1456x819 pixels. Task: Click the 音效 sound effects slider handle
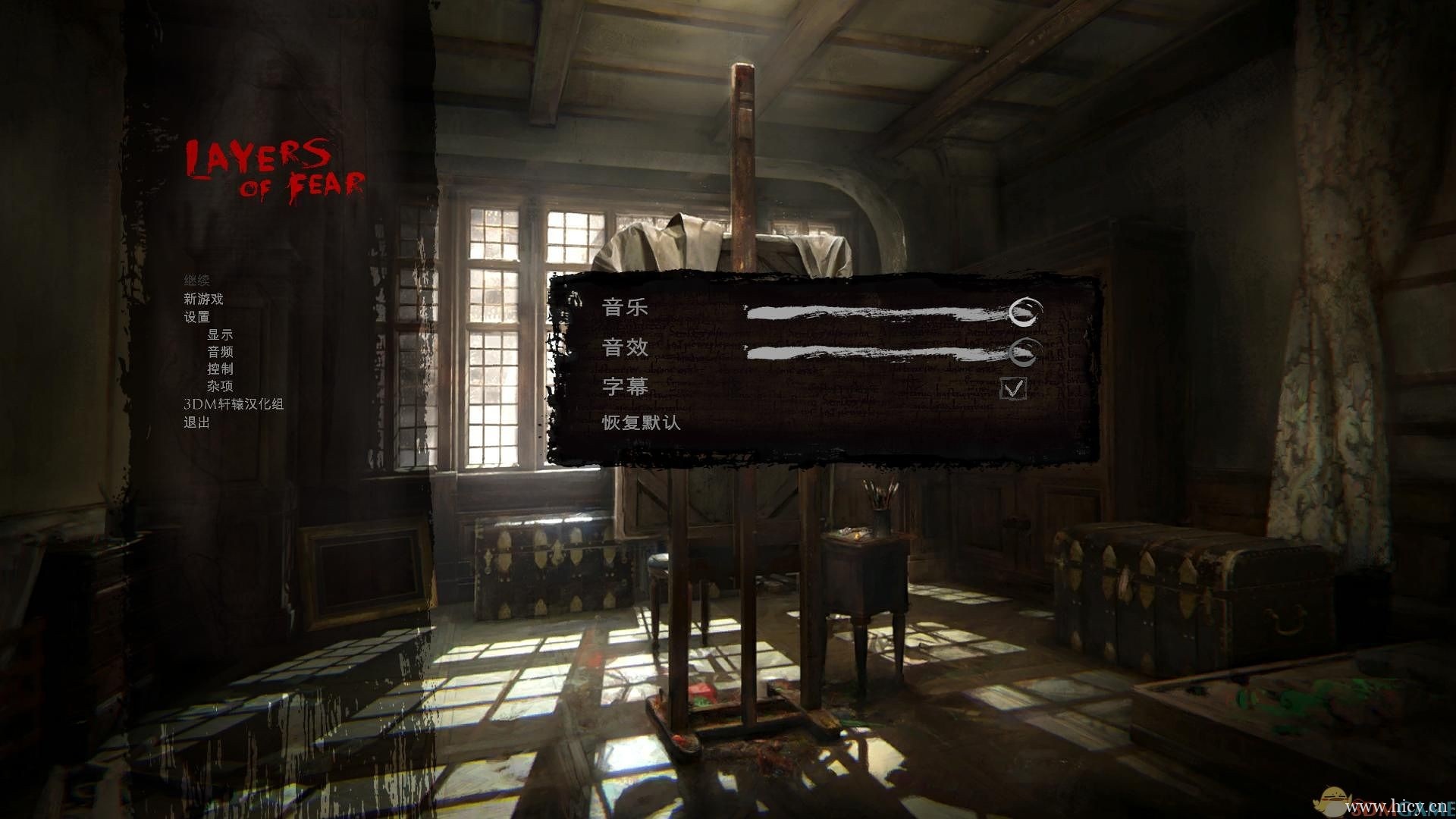coord(1023,351)
